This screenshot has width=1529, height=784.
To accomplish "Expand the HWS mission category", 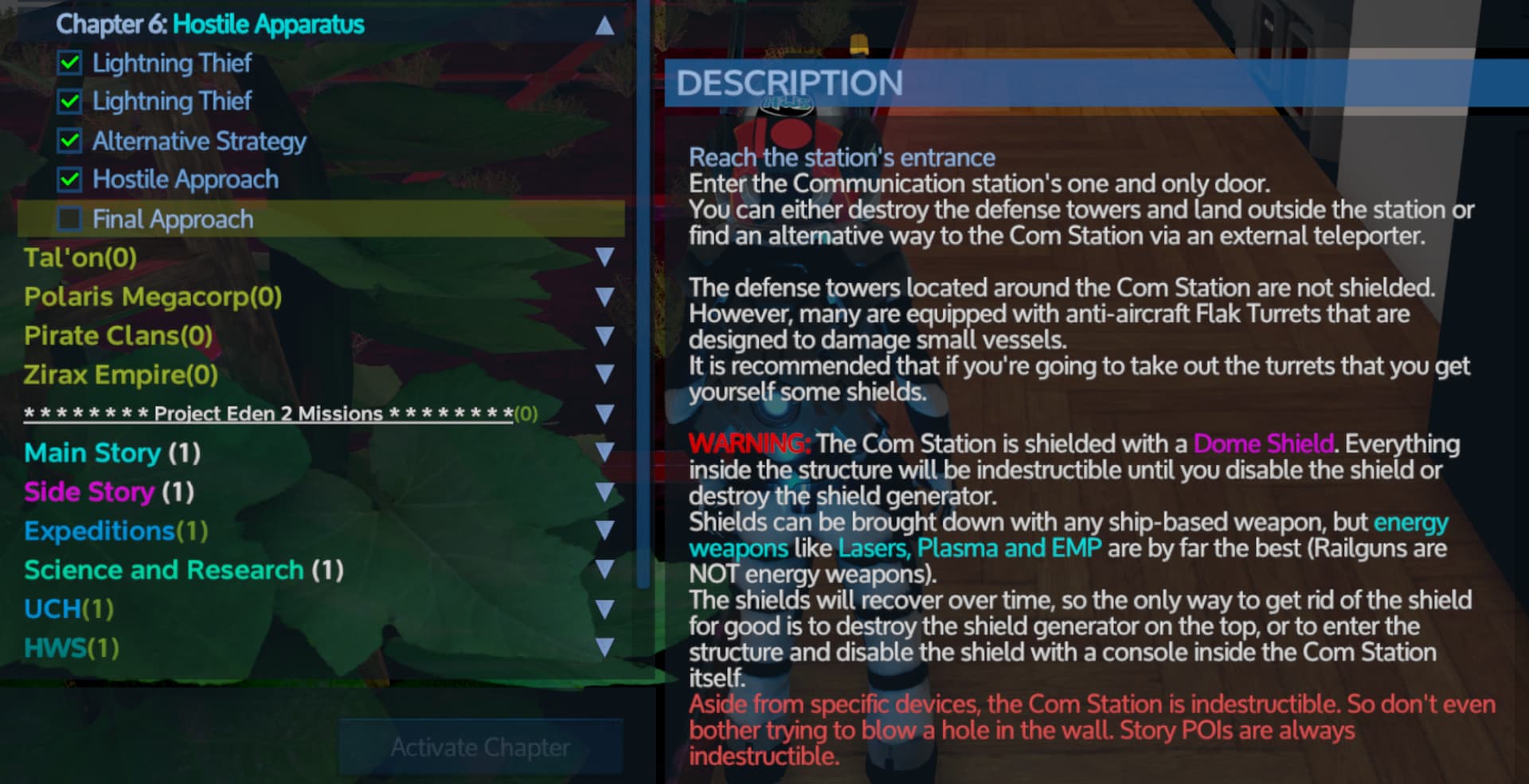I will (604, 648).
